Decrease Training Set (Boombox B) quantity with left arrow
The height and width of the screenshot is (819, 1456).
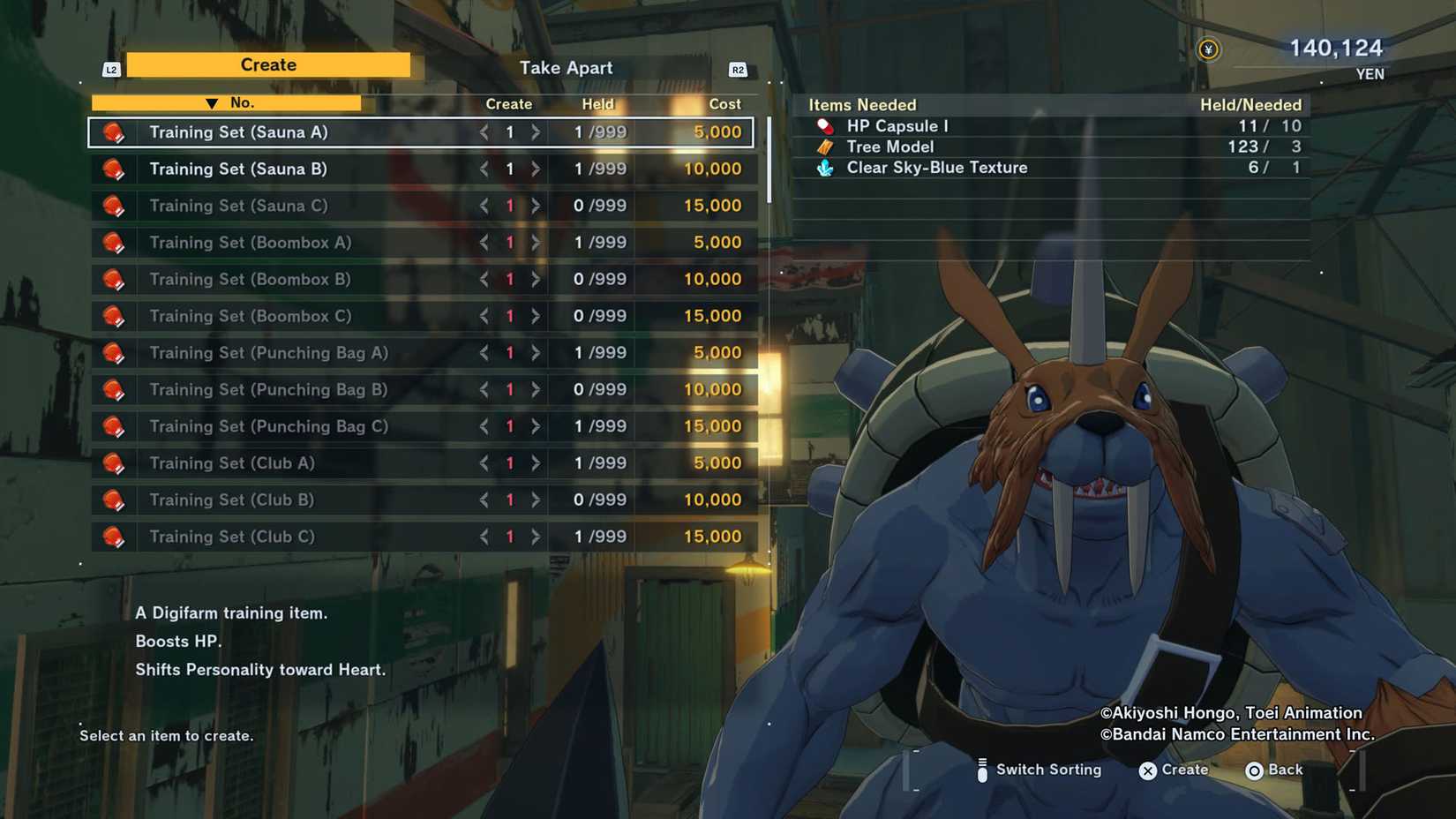point(483,279)
